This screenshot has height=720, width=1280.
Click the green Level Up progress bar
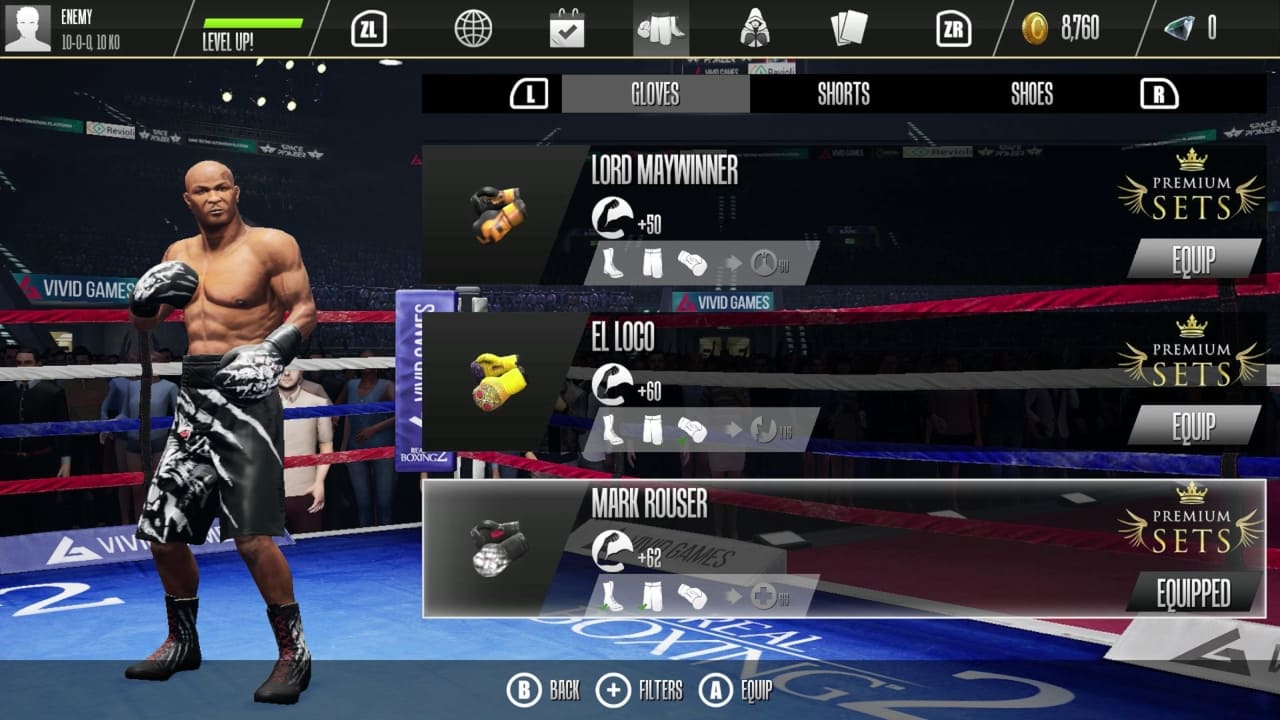coord(253,21)
